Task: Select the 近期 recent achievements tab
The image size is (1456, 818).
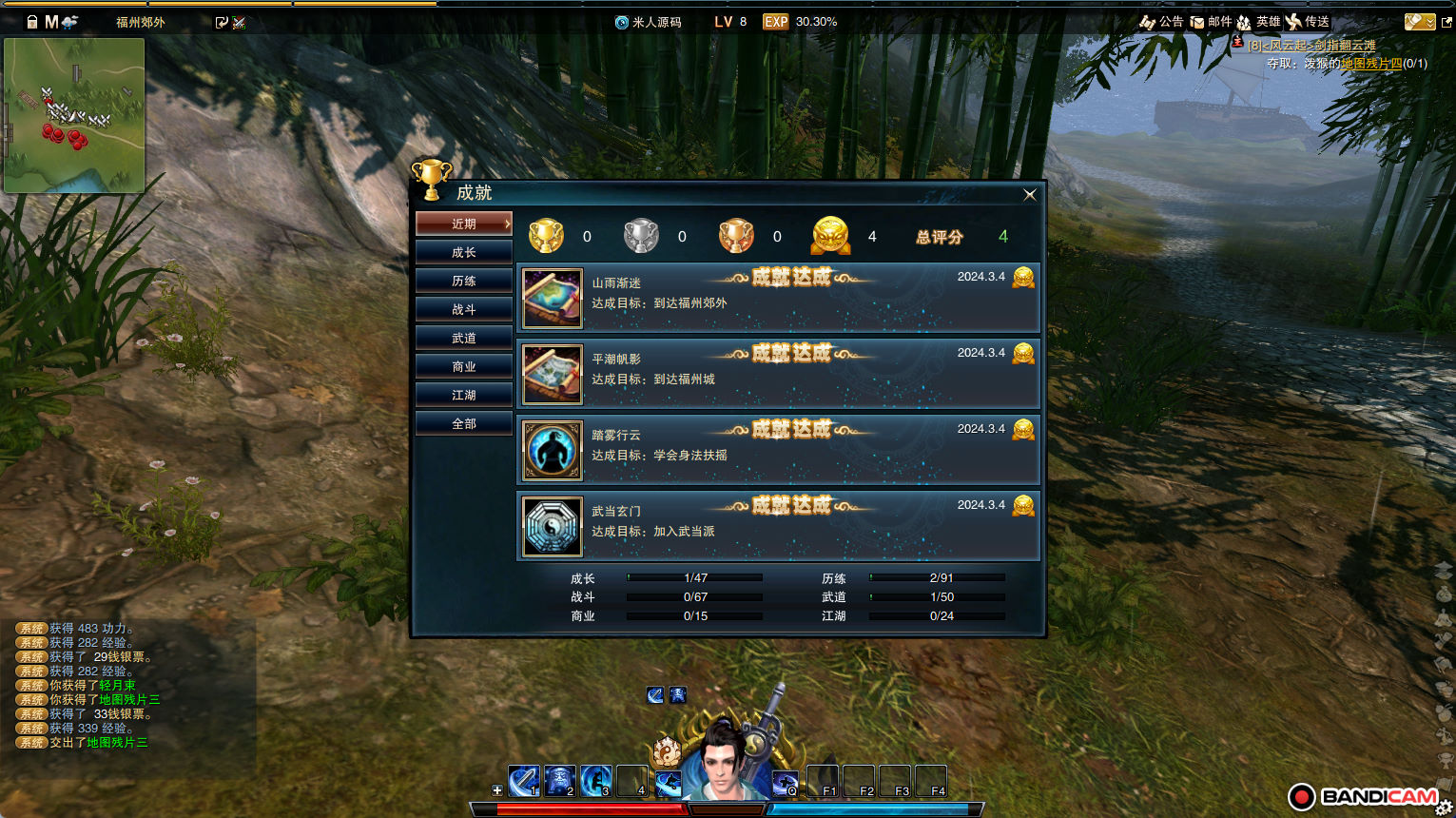Action: pyautogui.click(x=464, y=224)
